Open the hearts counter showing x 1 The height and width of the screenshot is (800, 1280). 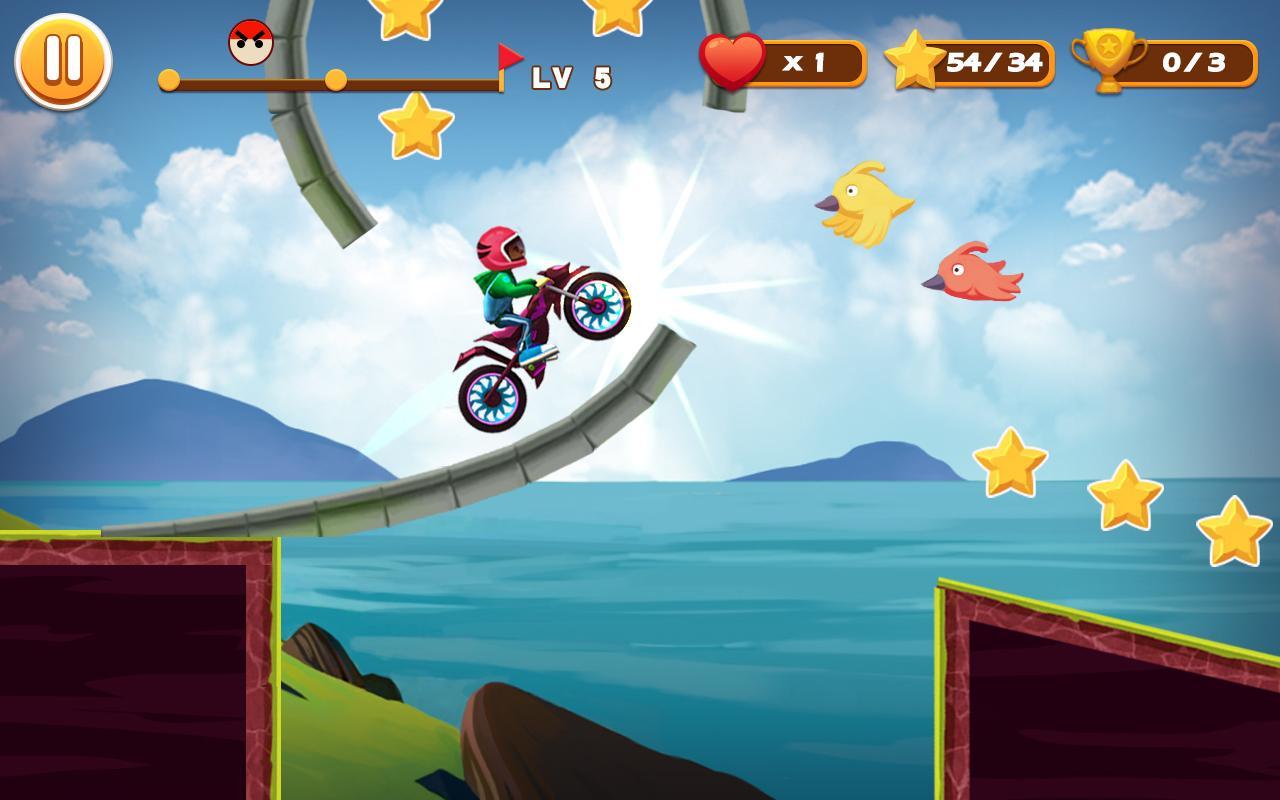[805, 60]
